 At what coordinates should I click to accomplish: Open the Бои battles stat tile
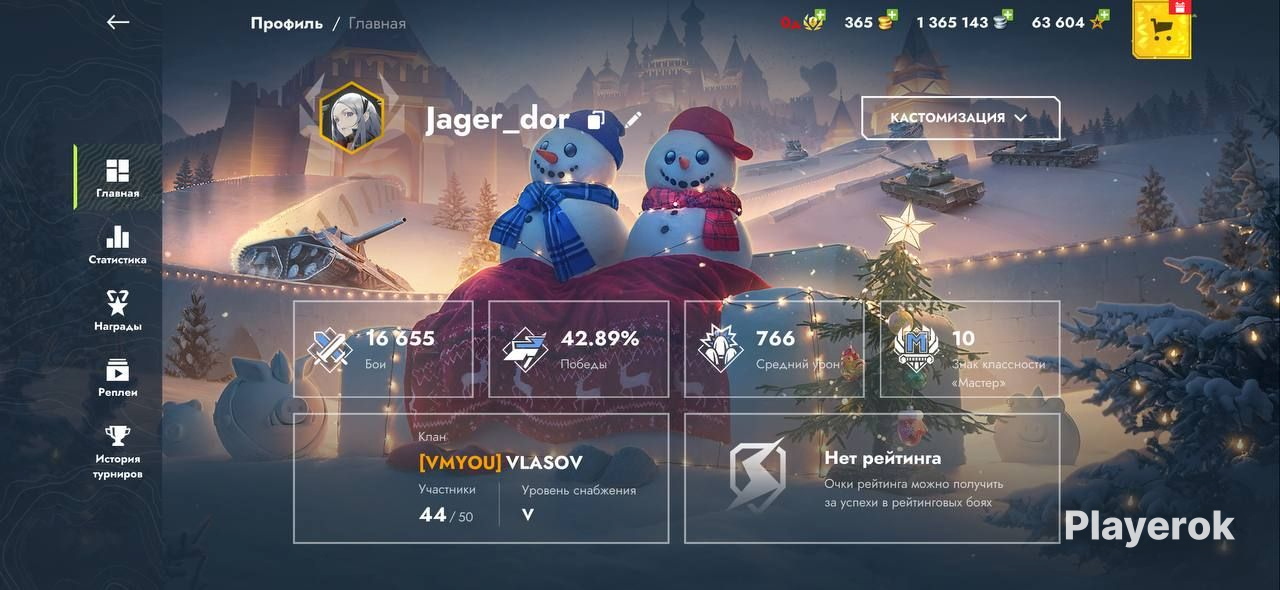[x=383, y=349]
